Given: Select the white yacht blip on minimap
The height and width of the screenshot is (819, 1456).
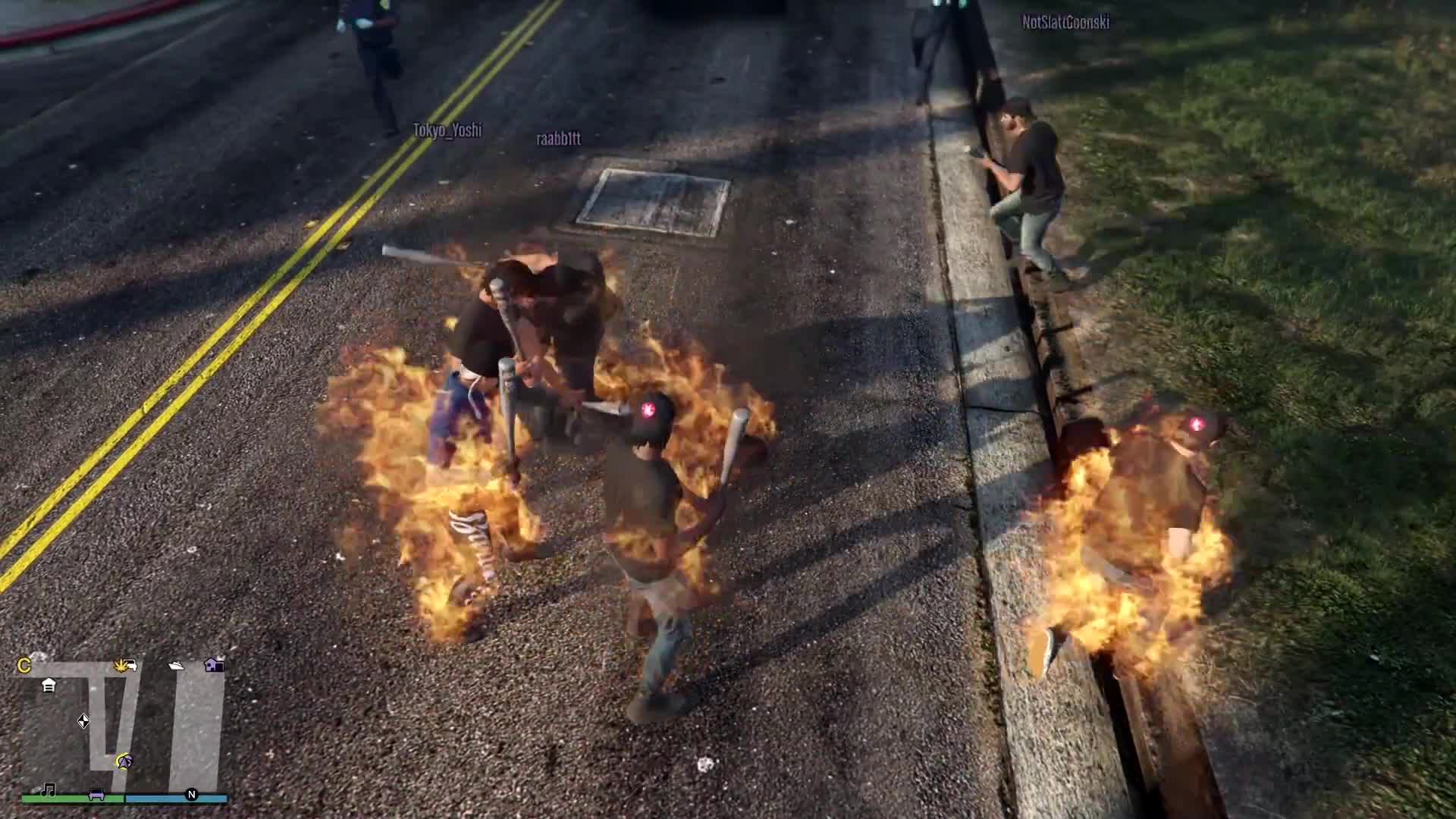Looking at the screenshot, I should [x=176, y=666].
